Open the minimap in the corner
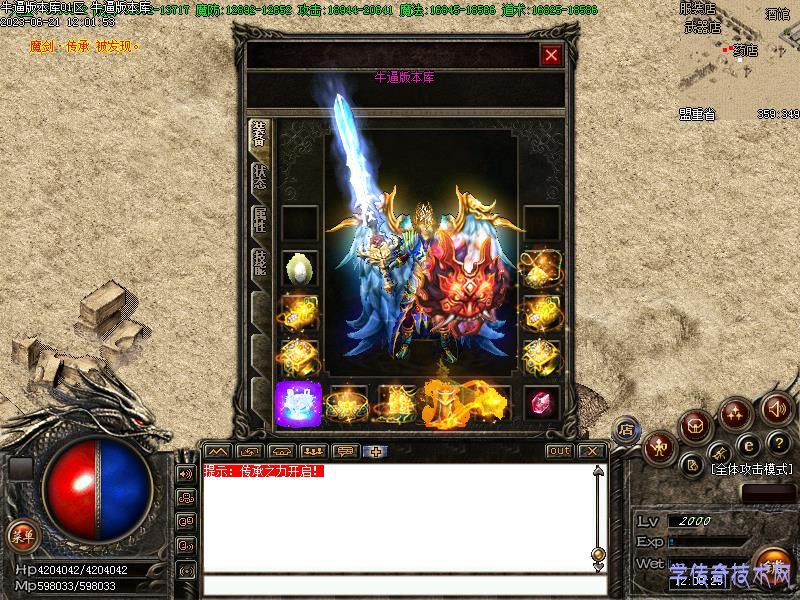Screen dimensions: 800x600 coord(740,60)
